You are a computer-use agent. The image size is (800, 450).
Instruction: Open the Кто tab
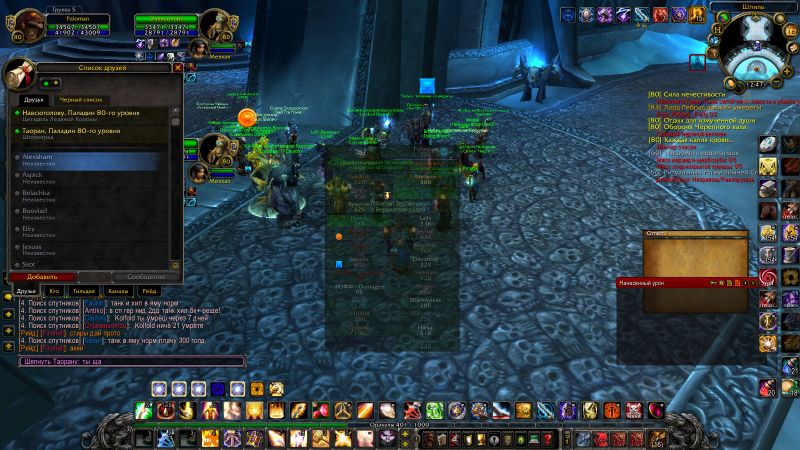coord(55,290)
